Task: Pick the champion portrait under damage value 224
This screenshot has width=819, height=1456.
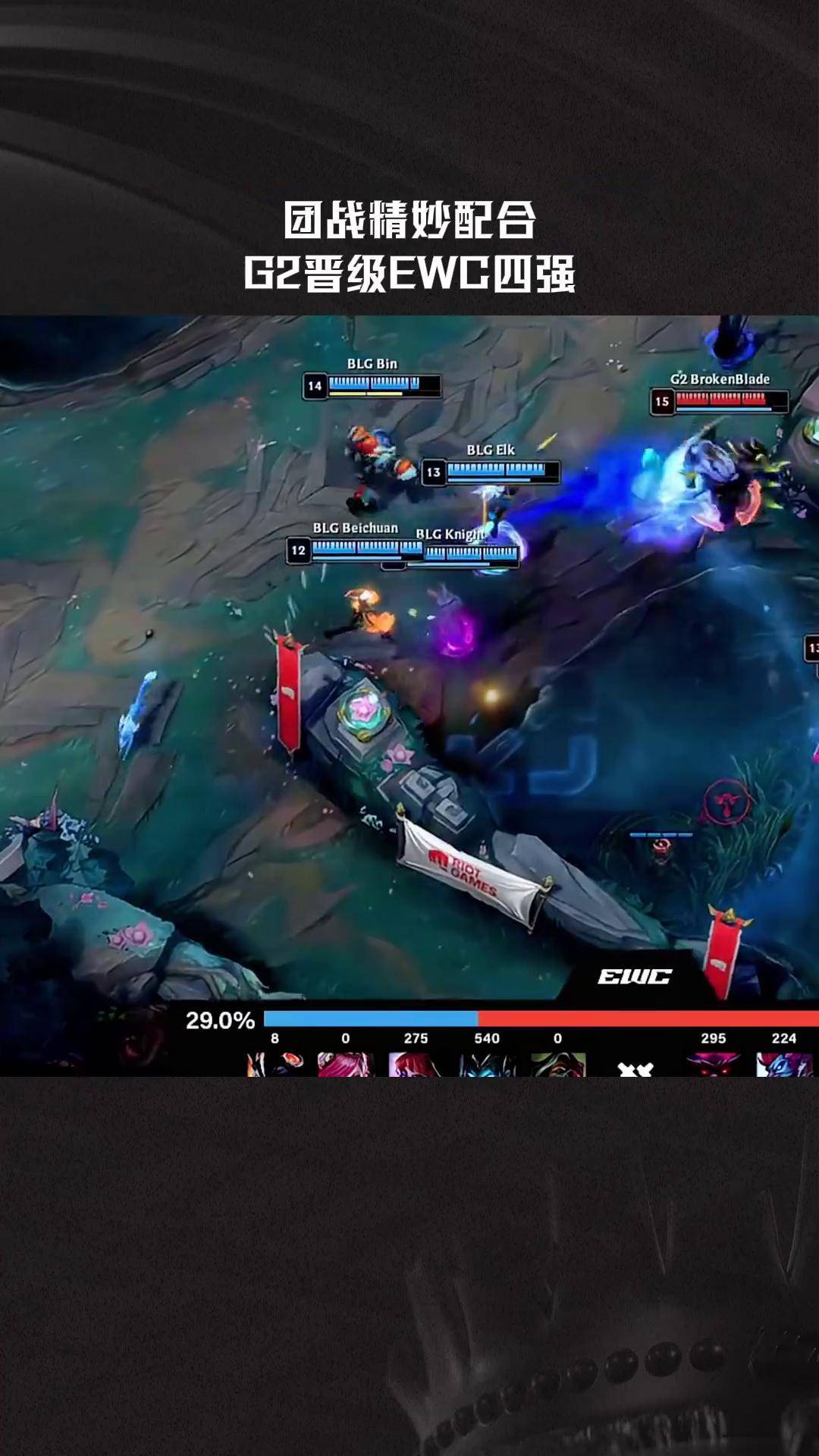Action: [784, 1064]
